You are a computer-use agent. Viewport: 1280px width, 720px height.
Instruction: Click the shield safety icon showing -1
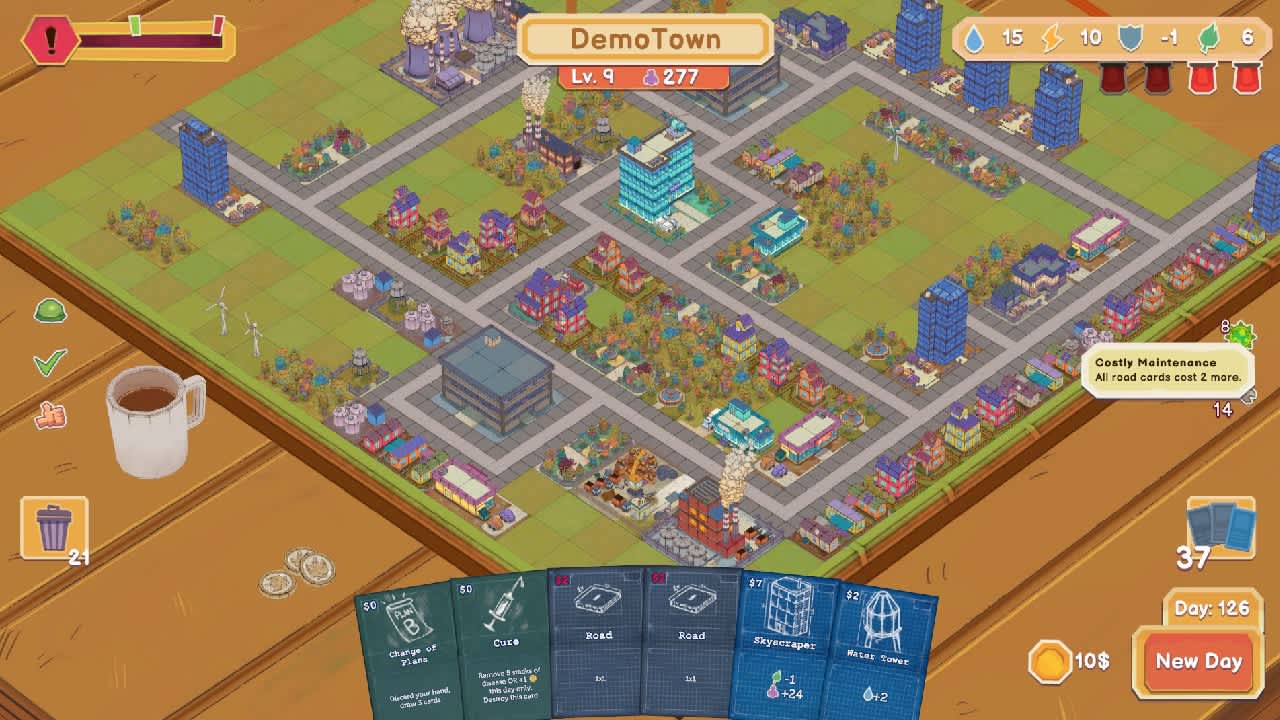point(1129,37)
